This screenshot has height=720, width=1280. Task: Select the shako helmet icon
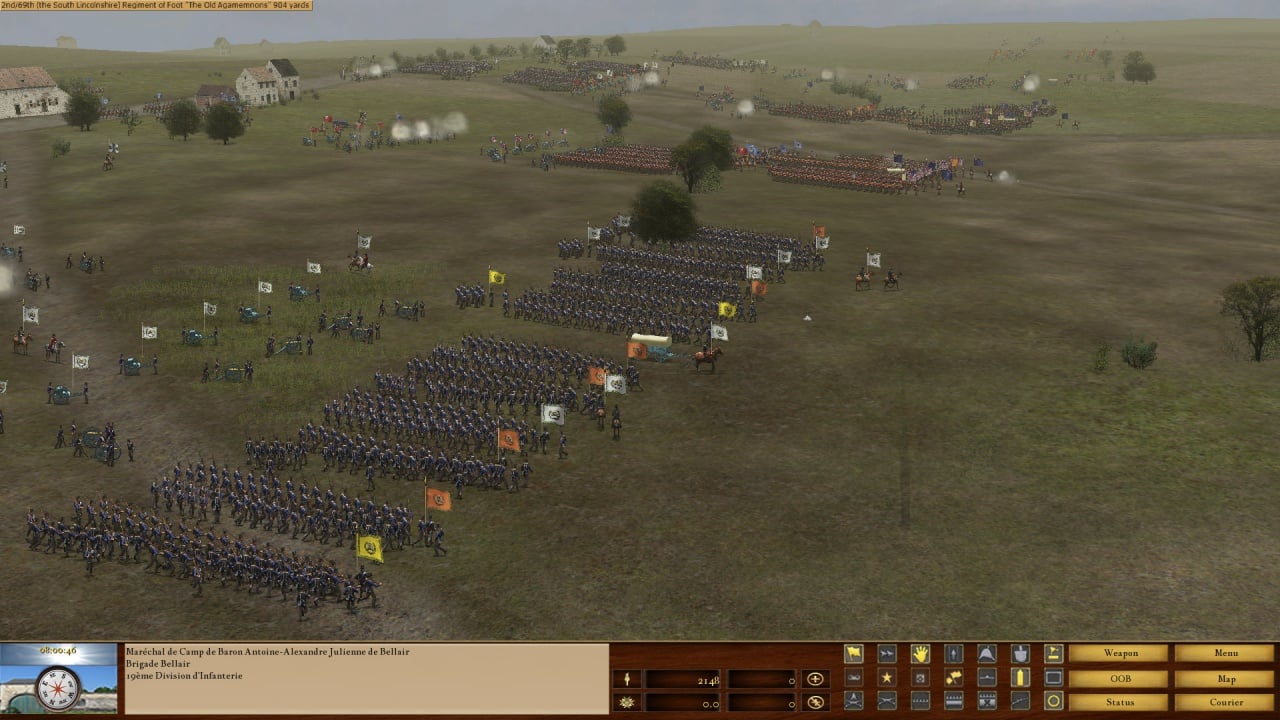[986, 653]
